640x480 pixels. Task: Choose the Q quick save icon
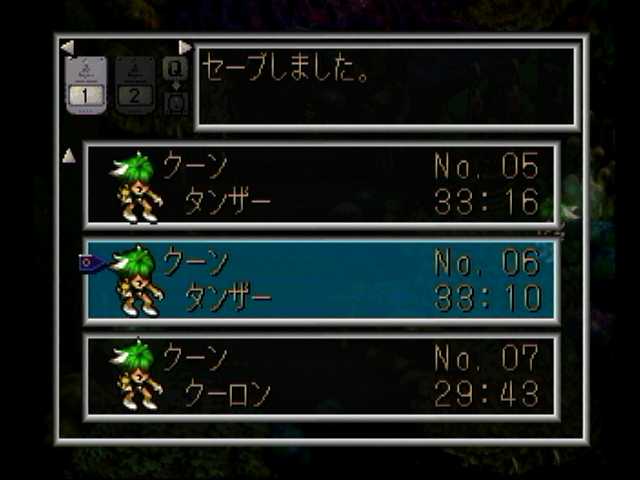point(175,69)
